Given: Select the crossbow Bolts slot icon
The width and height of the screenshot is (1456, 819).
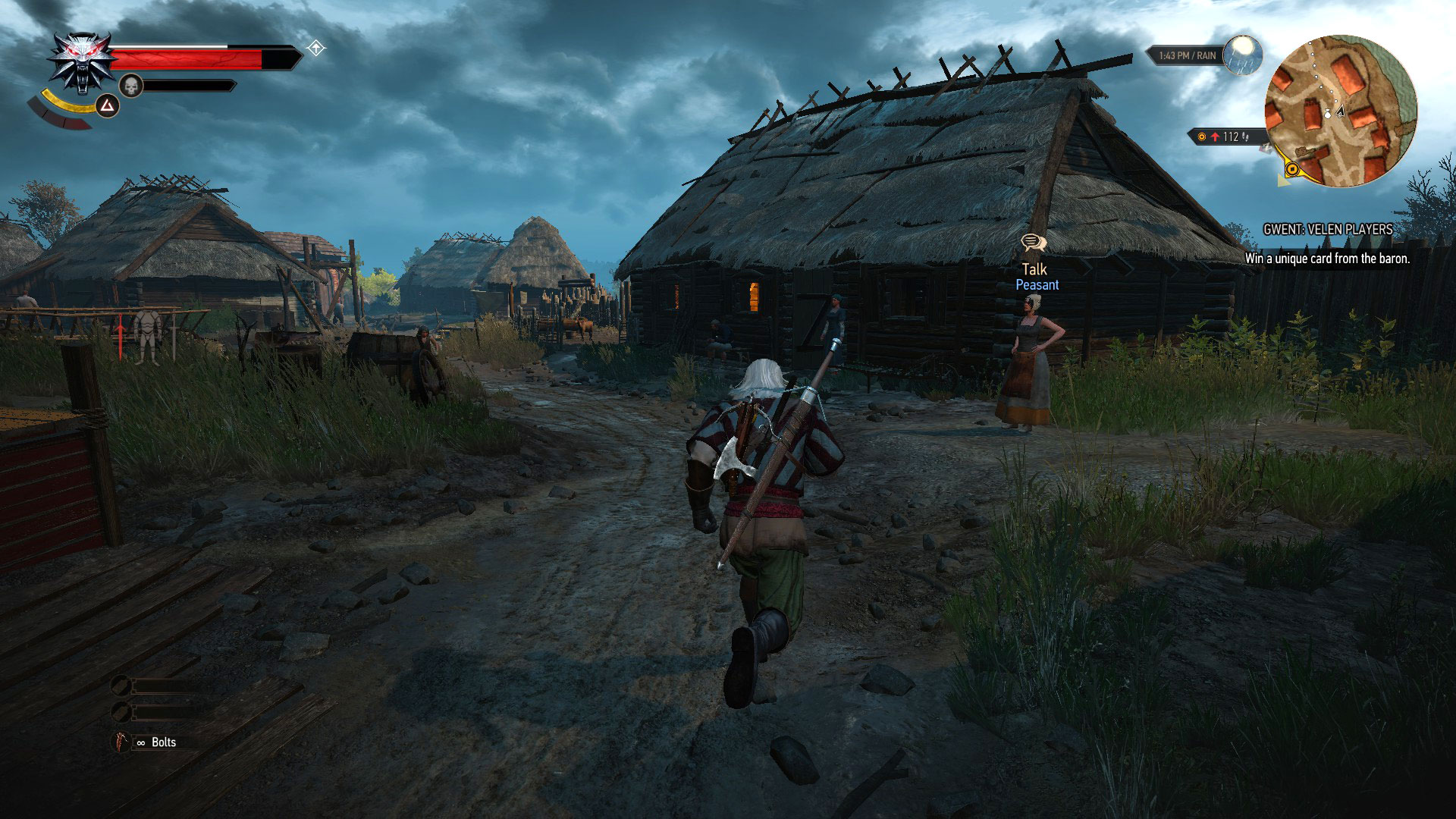Looking at the screenshot, I should [120, 742].
